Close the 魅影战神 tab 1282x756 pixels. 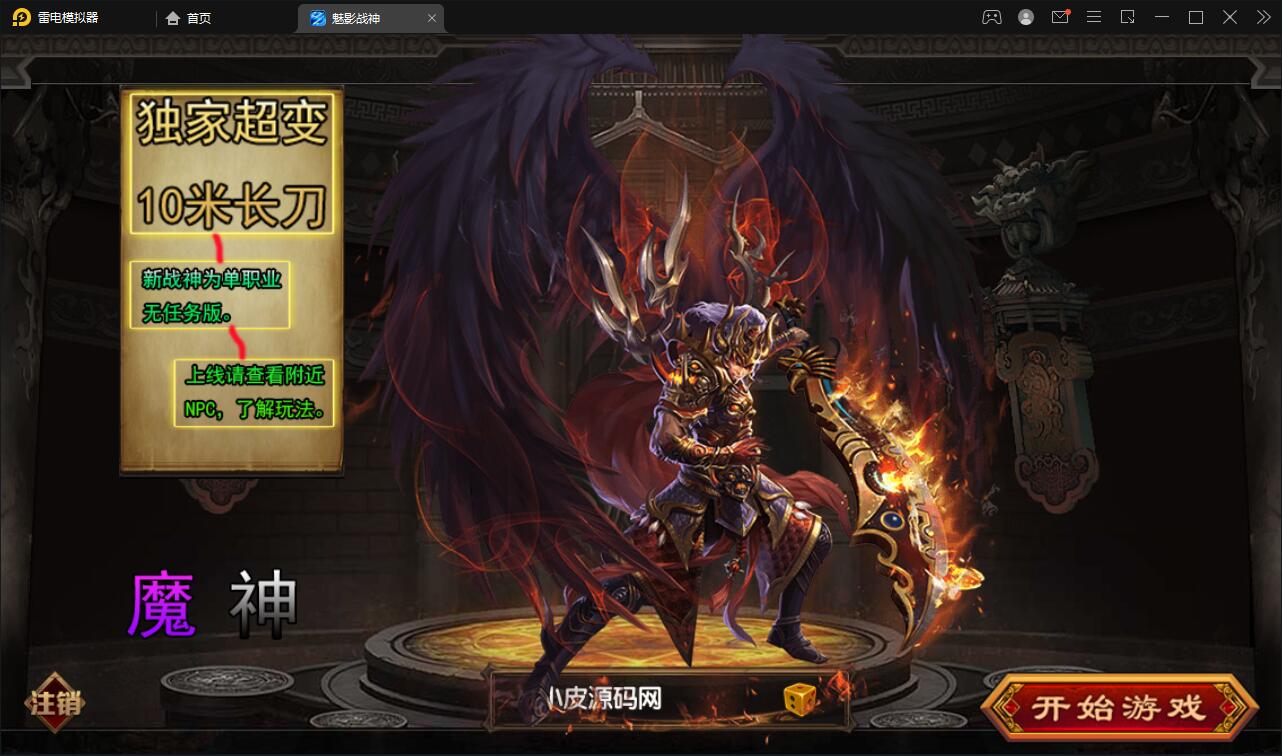coord(431,17)
